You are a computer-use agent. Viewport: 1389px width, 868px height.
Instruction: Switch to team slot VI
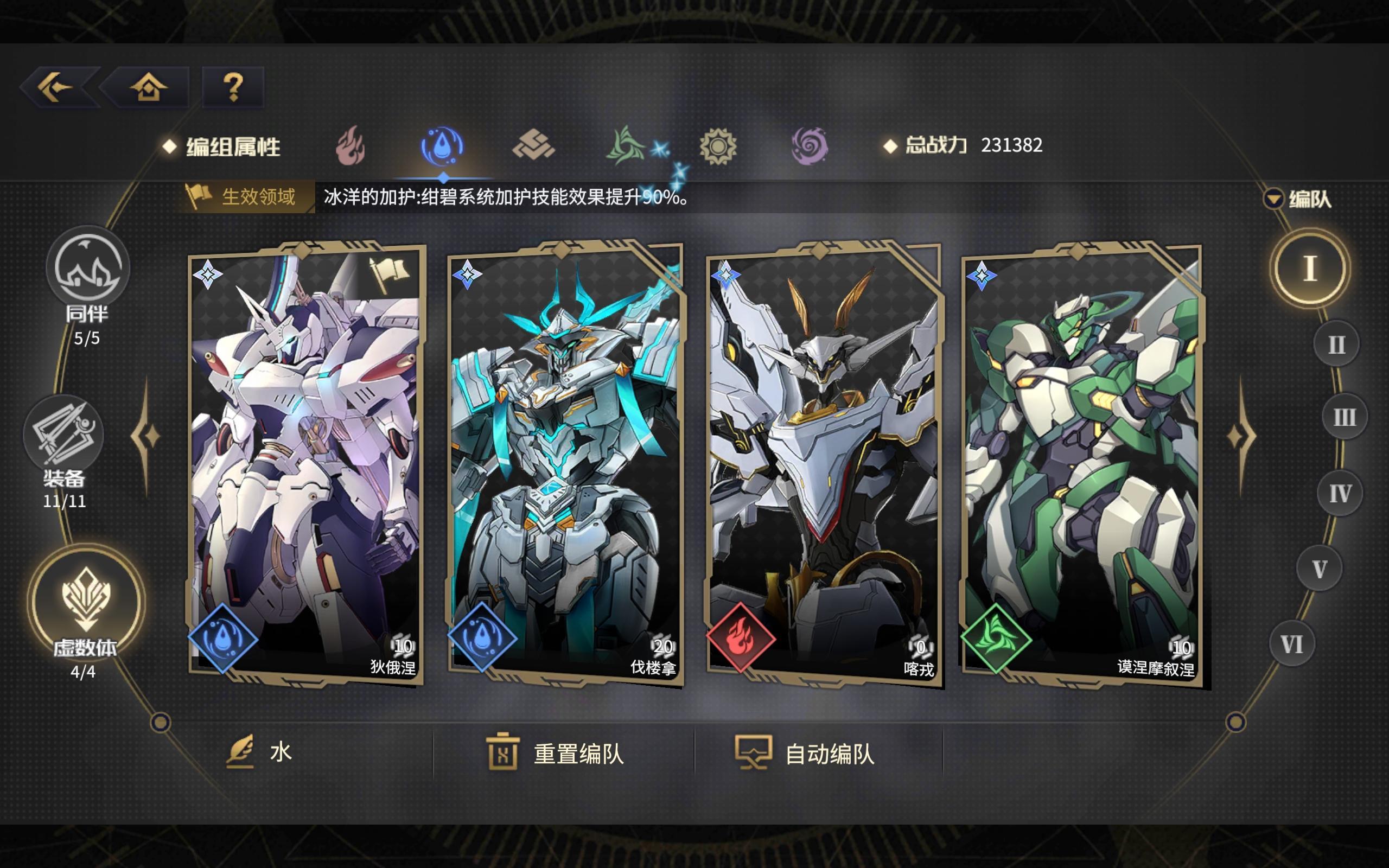(x=1293, y=644)
